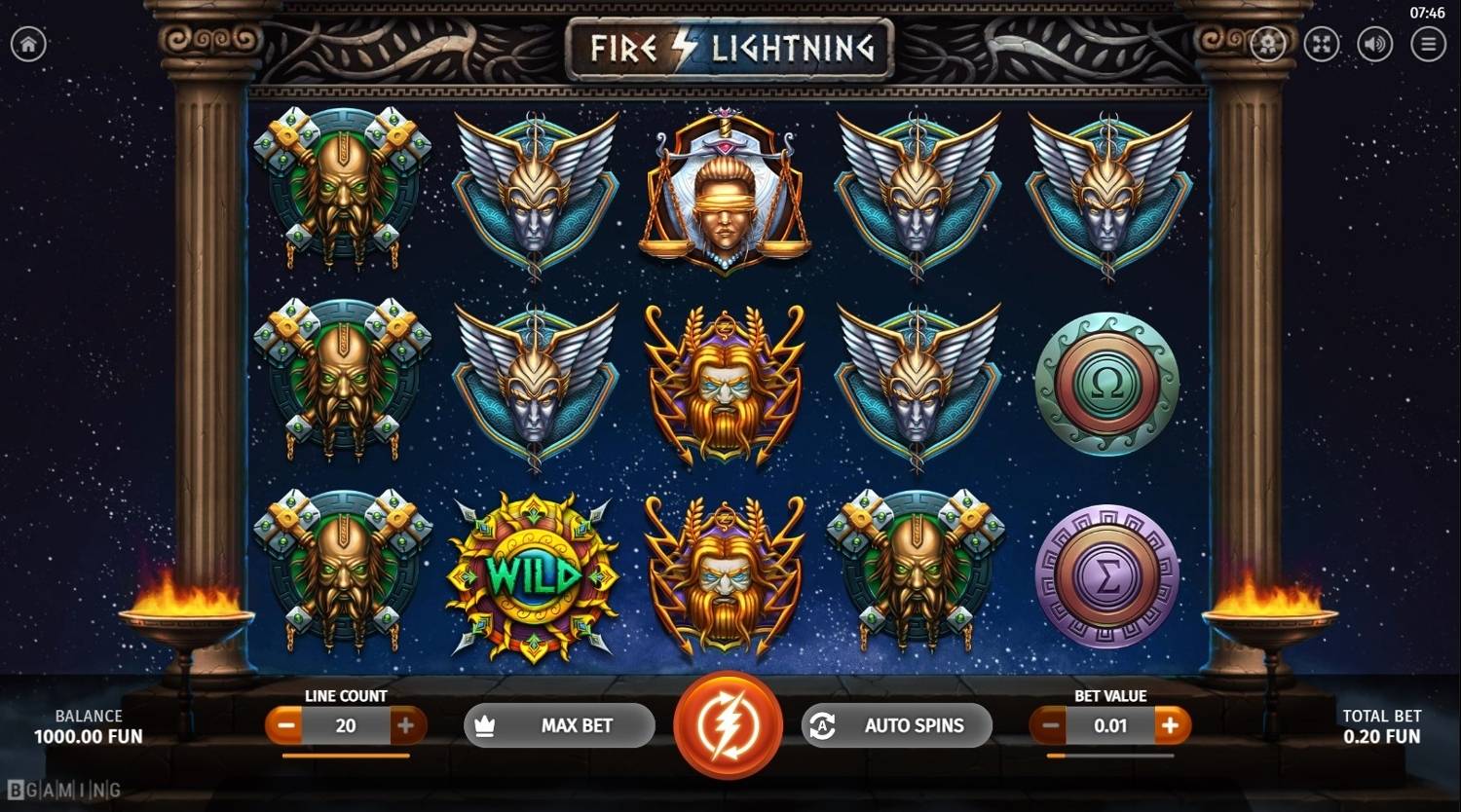Click the crown icon on Max Bet
Viewport: 1461px width, 812px height.
[x=486, y=724]
